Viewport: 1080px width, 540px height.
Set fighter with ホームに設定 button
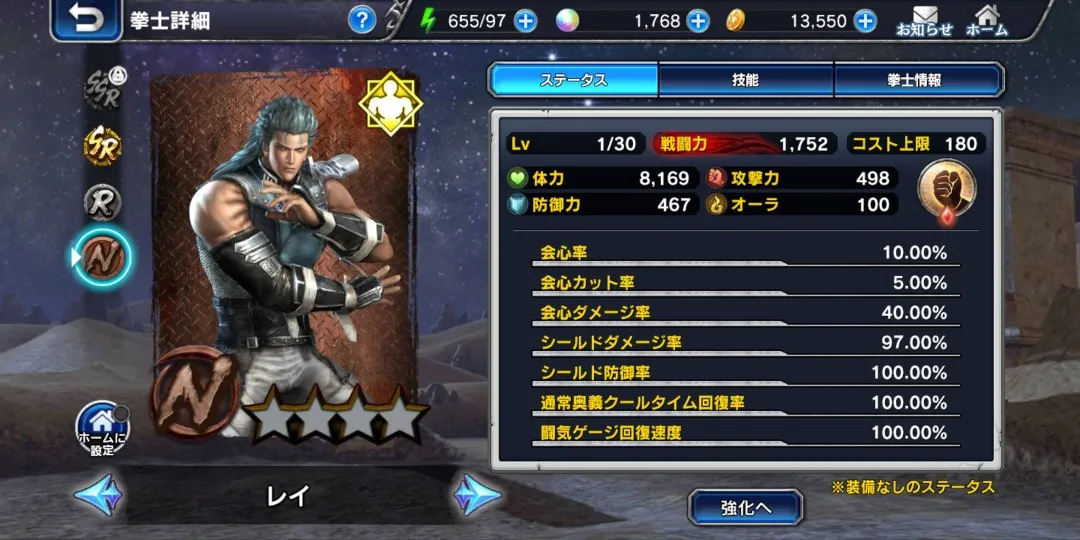tap(103, 428)
